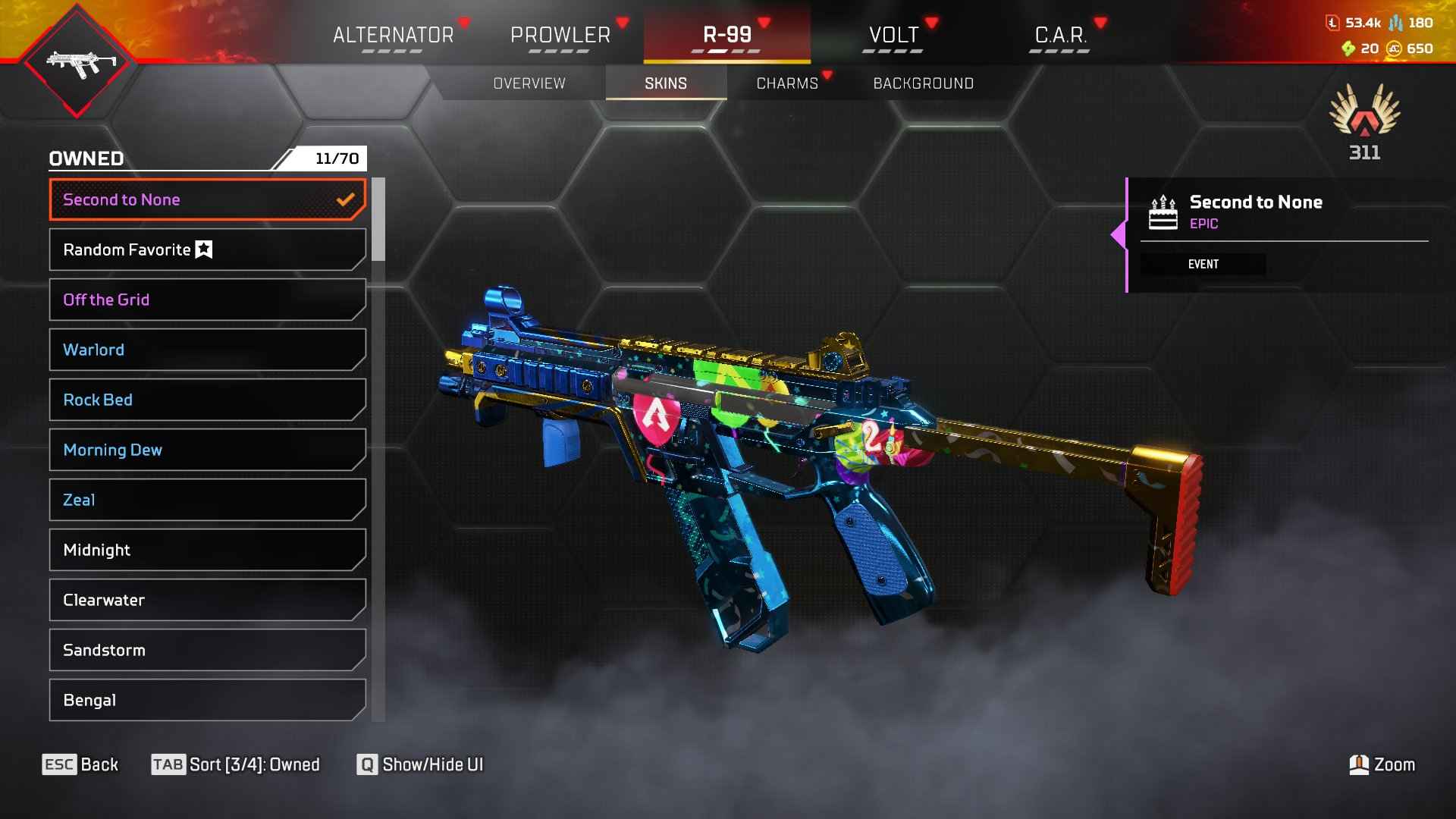The width and height of the screenshot is (1456, 819).
Task: Select the Prowler weapon tab
Action: coord(560,35)
